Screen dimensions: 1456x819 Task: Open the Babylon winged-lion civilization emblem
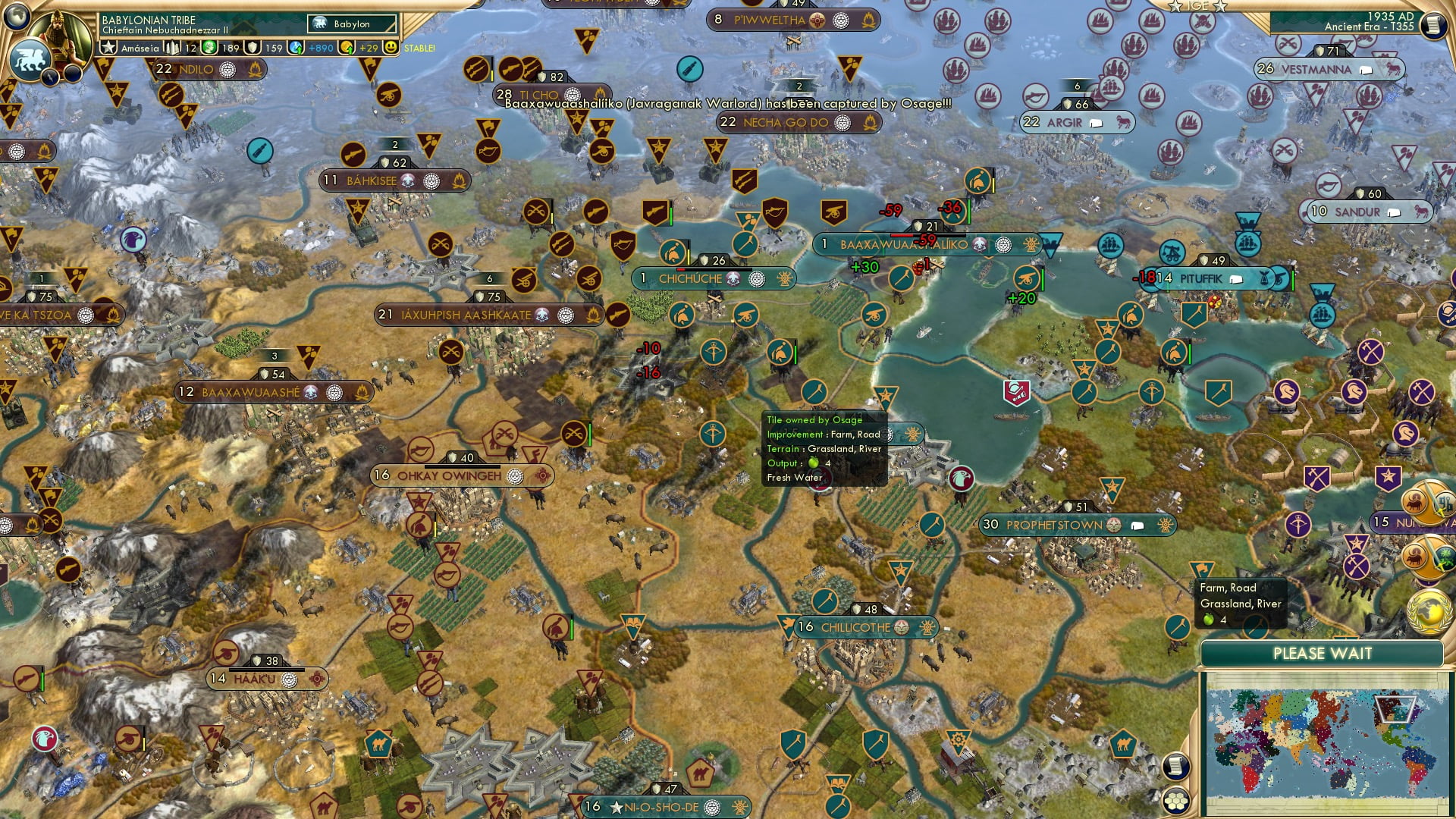(x=29, y=61)
